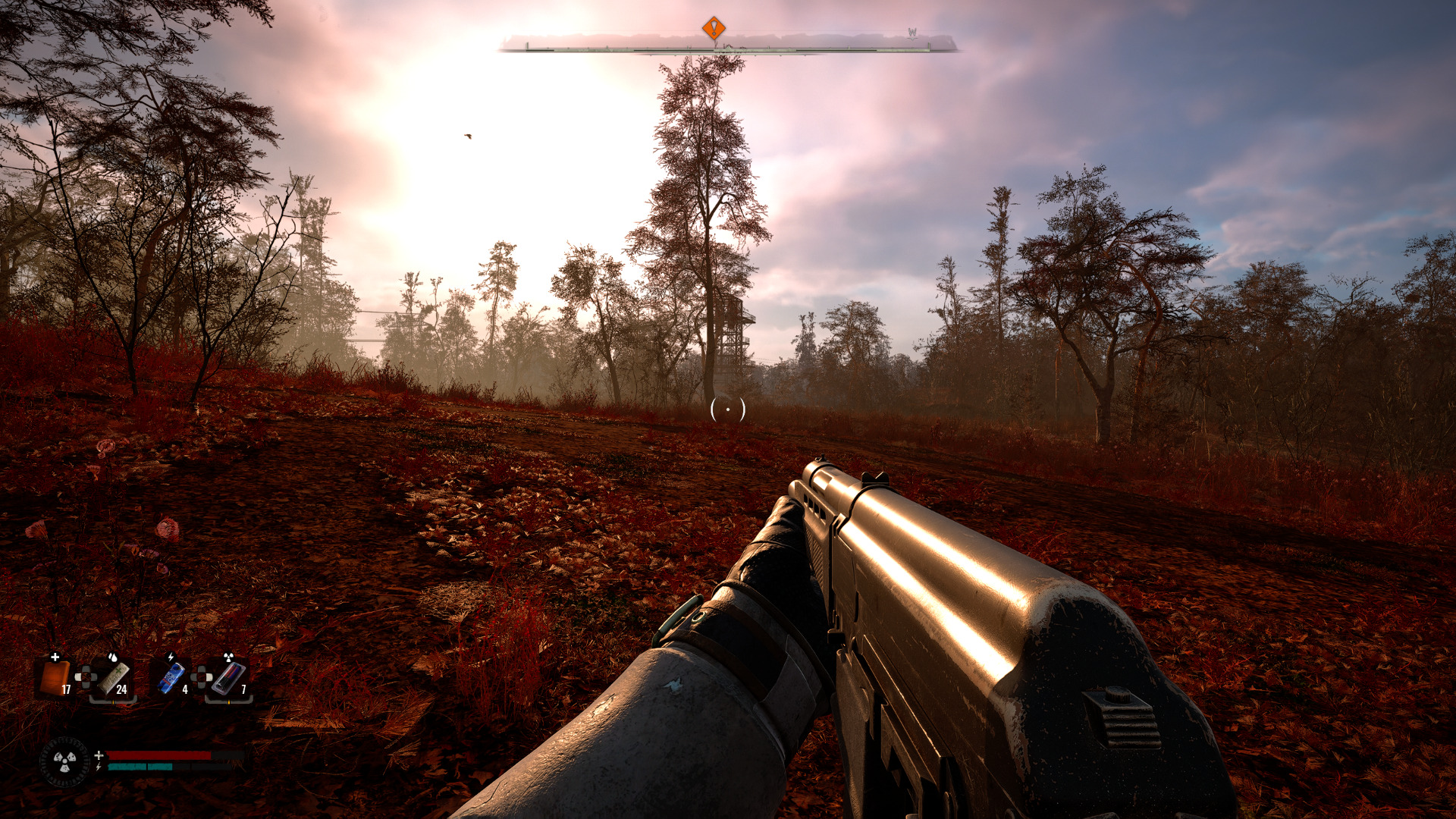Use the bandage quick slot
Image resolution: width=1456 pixels, height=819 pixels.
tap(114, 677)
